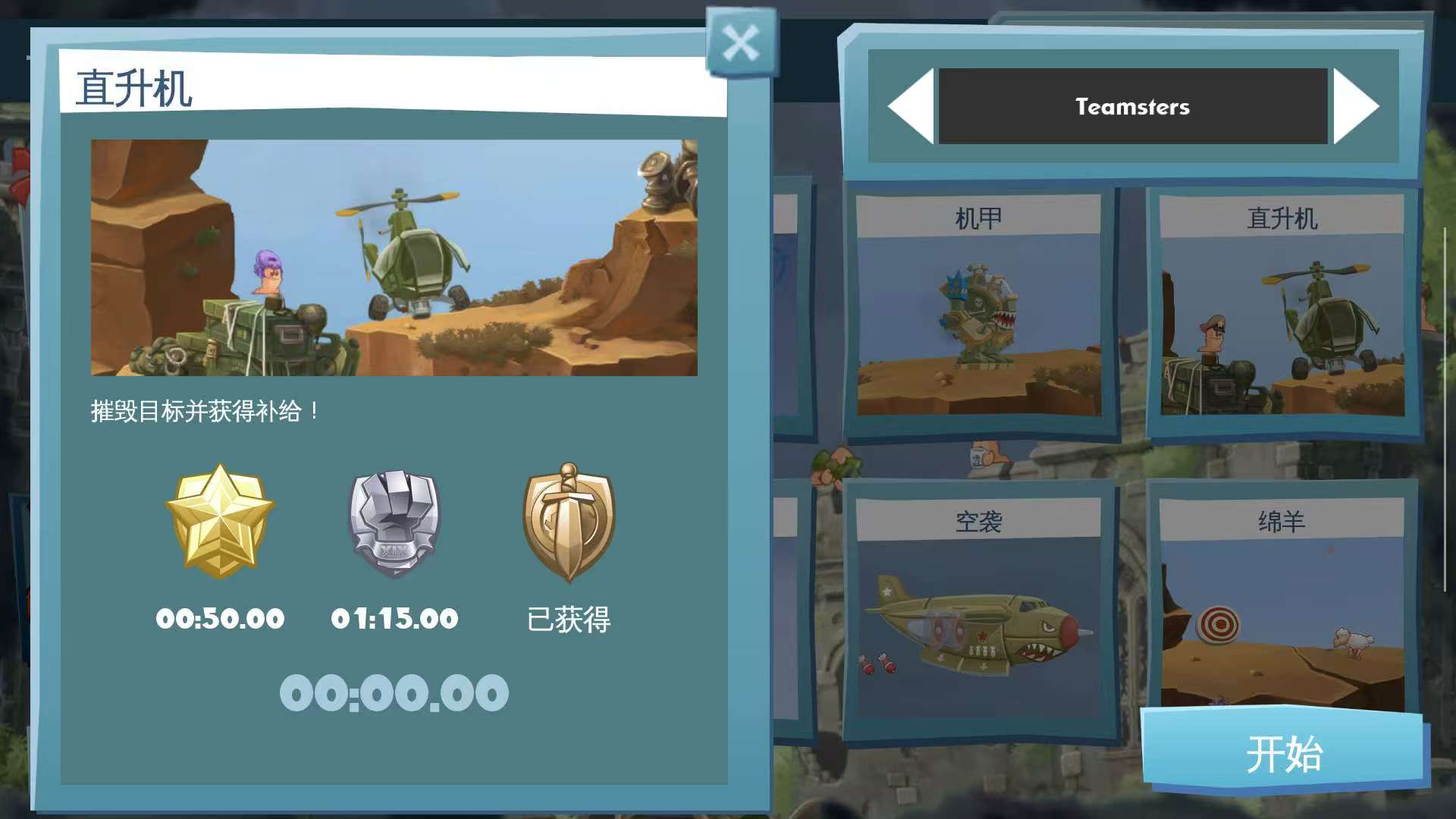The image size is (1456, 819).
Task: Open the Teamsters category selector
Action: [1131, 106]
